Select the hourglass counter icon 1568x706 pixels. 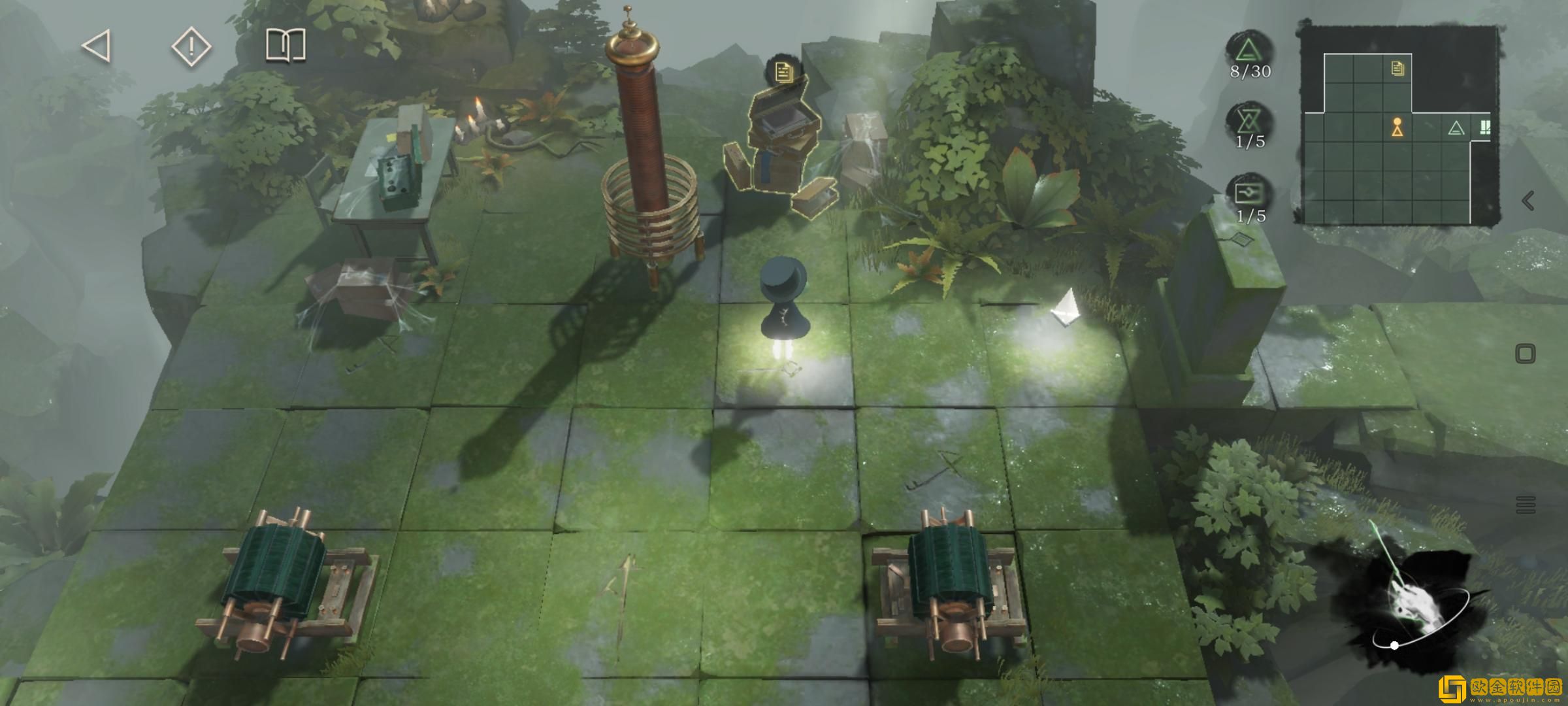click(x=1250, y=121)
